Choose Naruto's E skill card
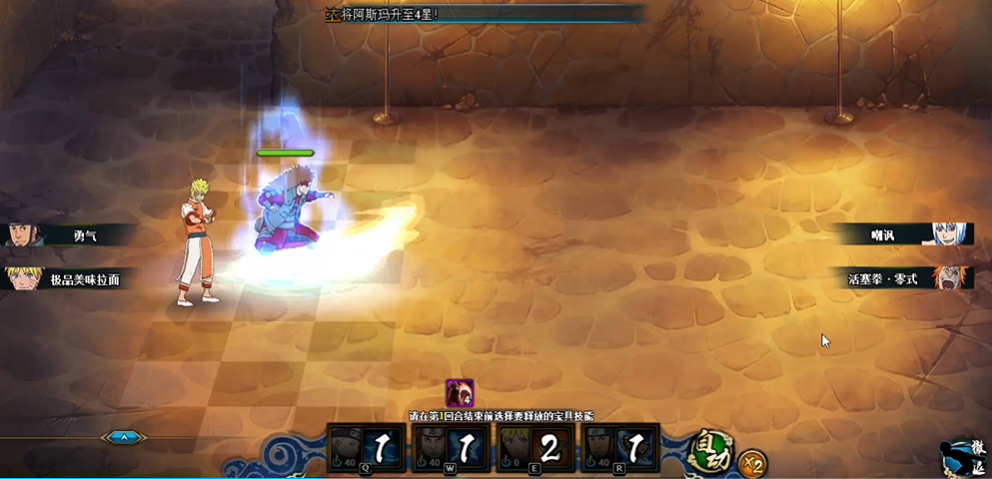Viewport: 992px width, 479px height. point(535,447)
